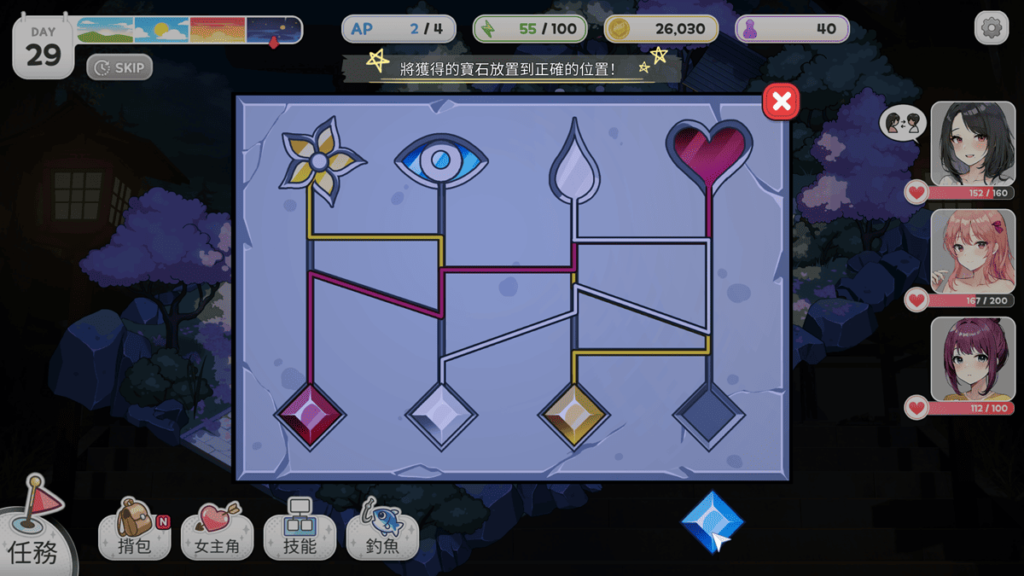Click the relationship speech bubble icon

(x=898, y=123)
